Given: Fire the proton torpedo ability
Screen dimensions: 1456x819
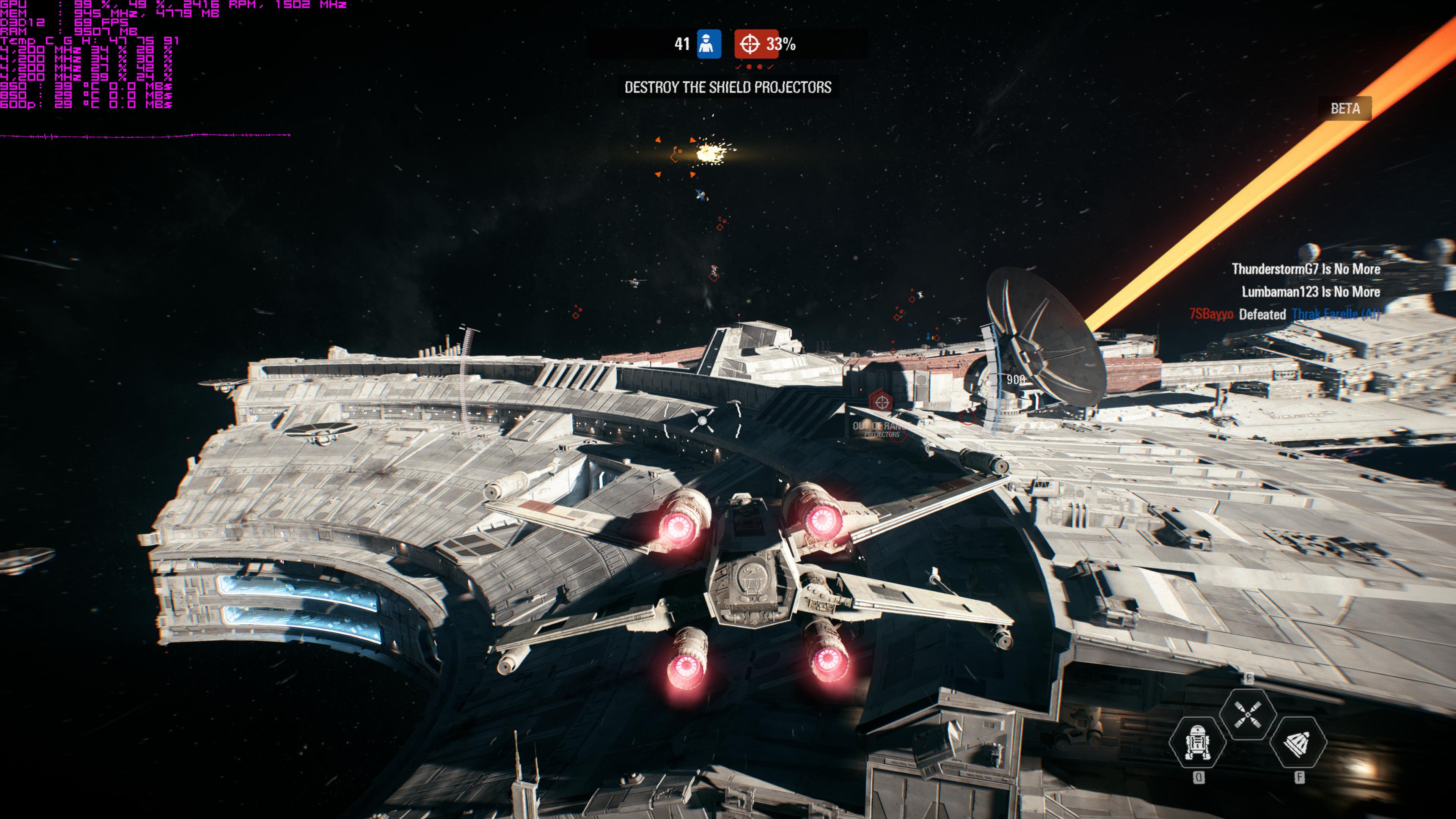Looking at the screenshot, I should click(1298, 742).
